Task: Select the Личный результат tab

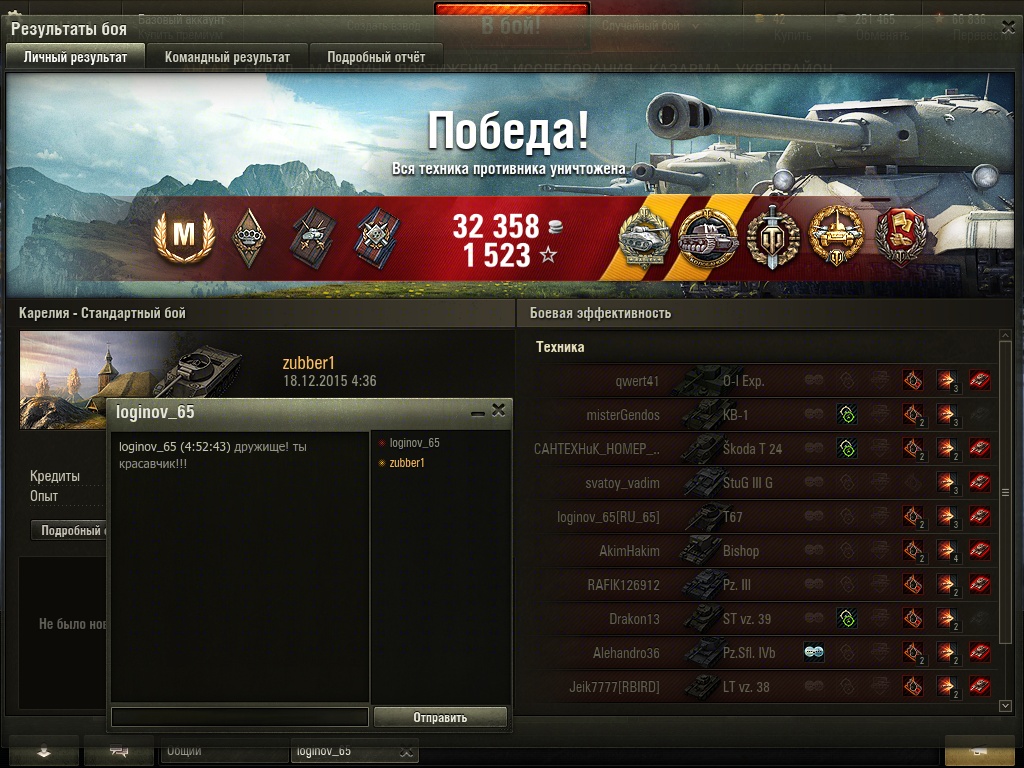Action: point(75,57)
